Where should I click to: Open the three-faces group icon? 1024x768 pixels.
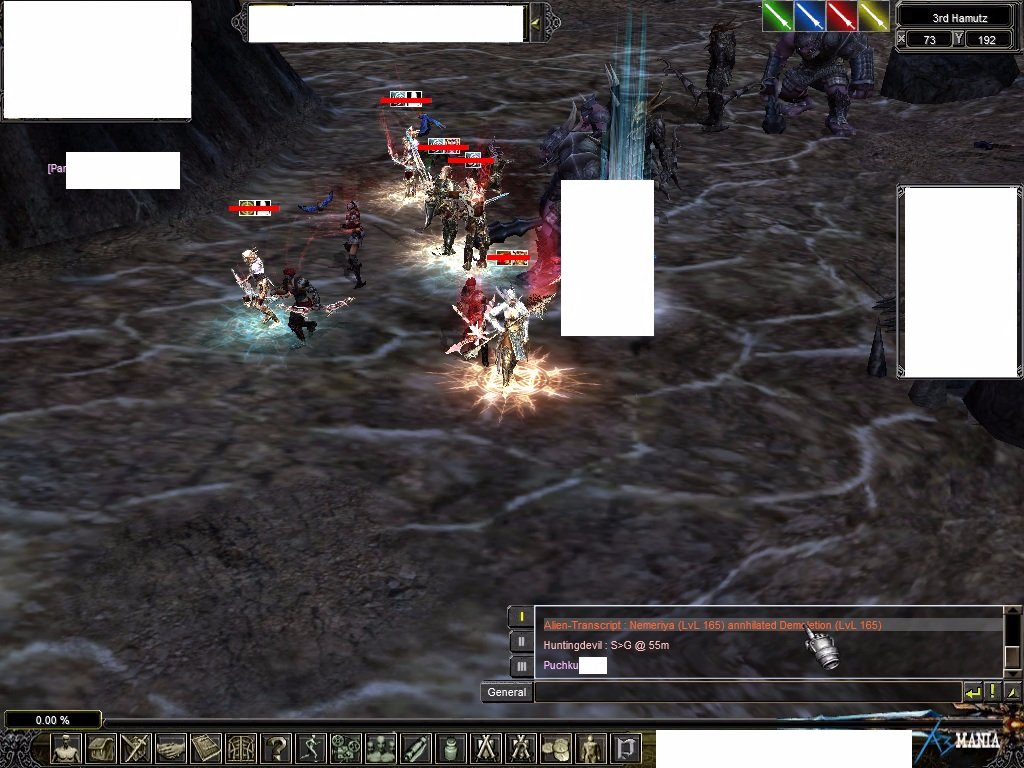tap(381, 748)
